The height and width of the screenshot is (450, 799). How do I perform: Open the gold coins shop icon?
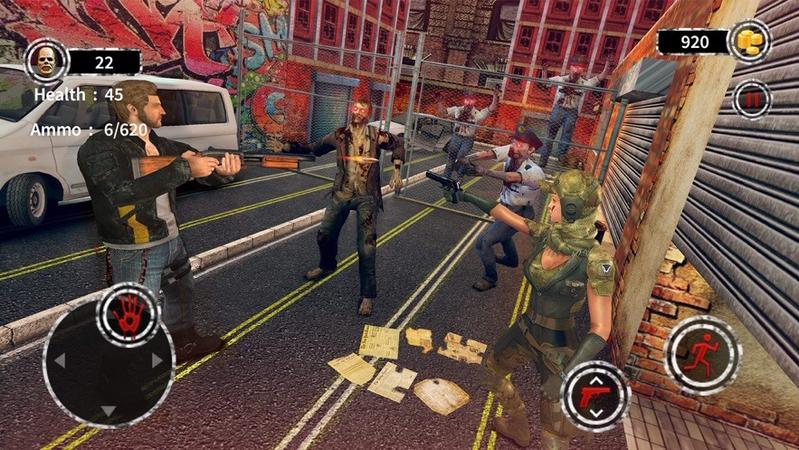tap(749, 42)
